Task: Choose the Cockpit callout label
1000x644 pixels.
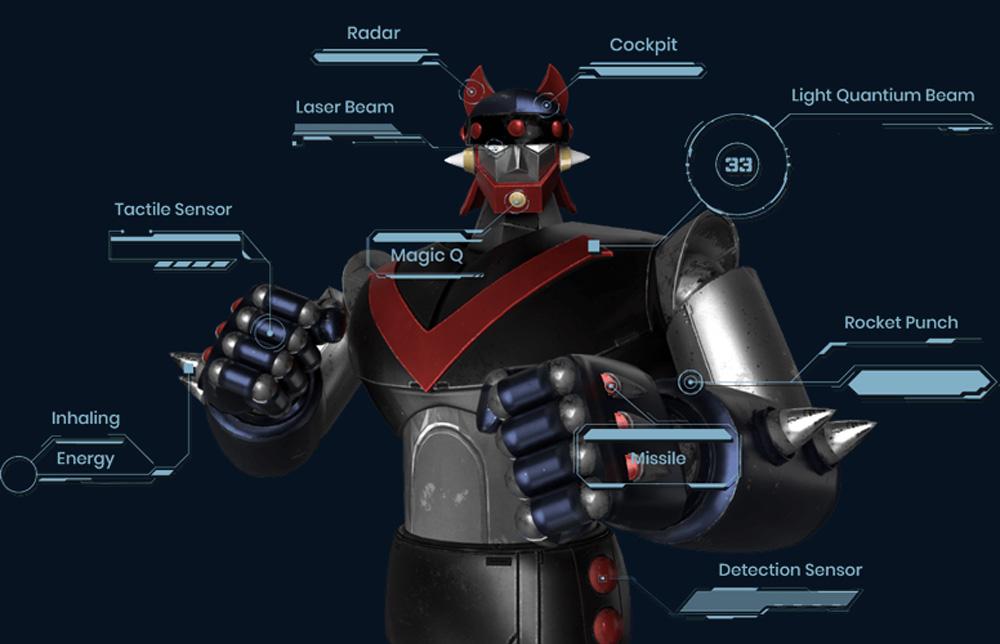Action: tap(643, 46)
